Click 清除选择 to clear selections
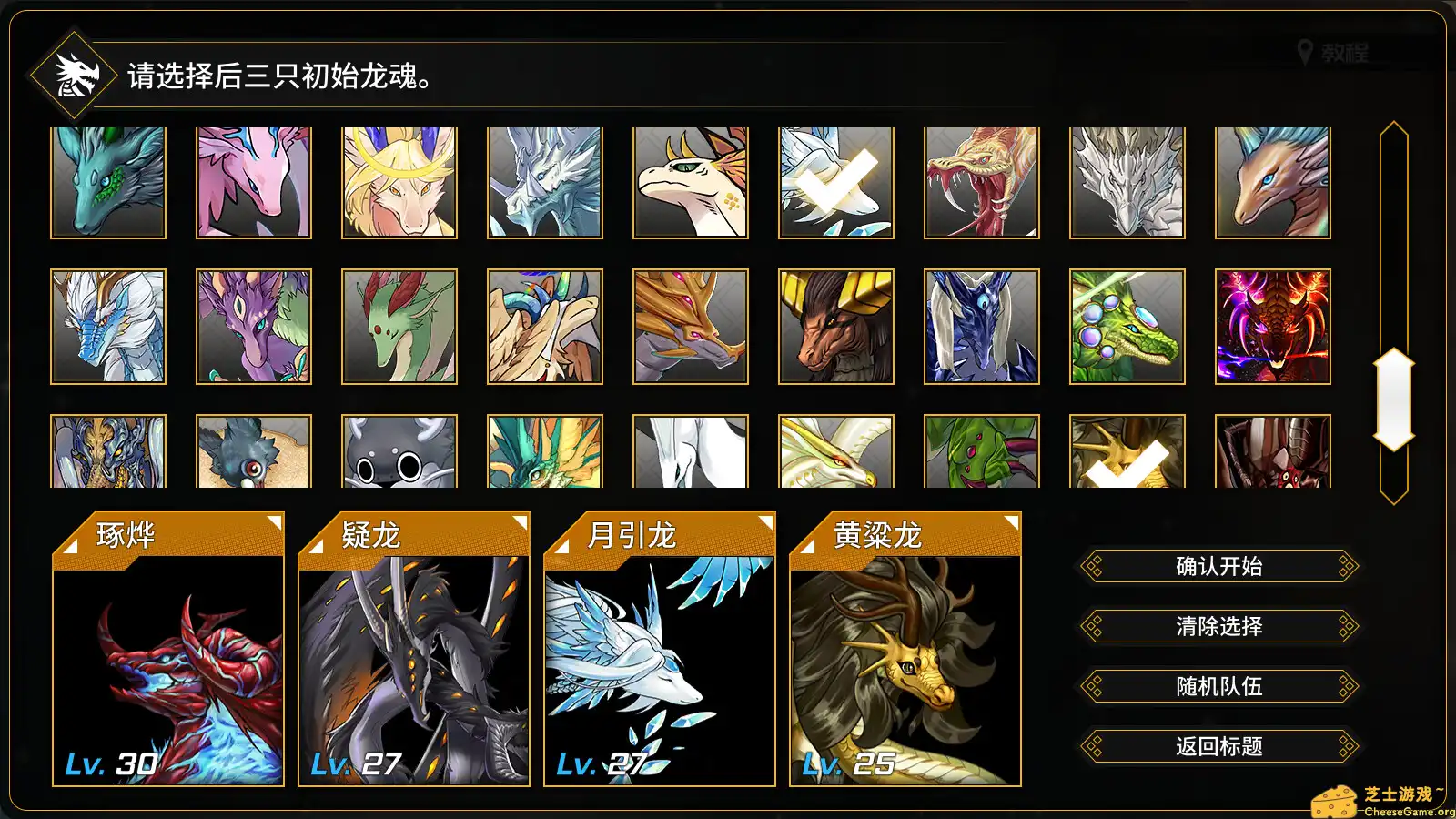 [1218, 626]
